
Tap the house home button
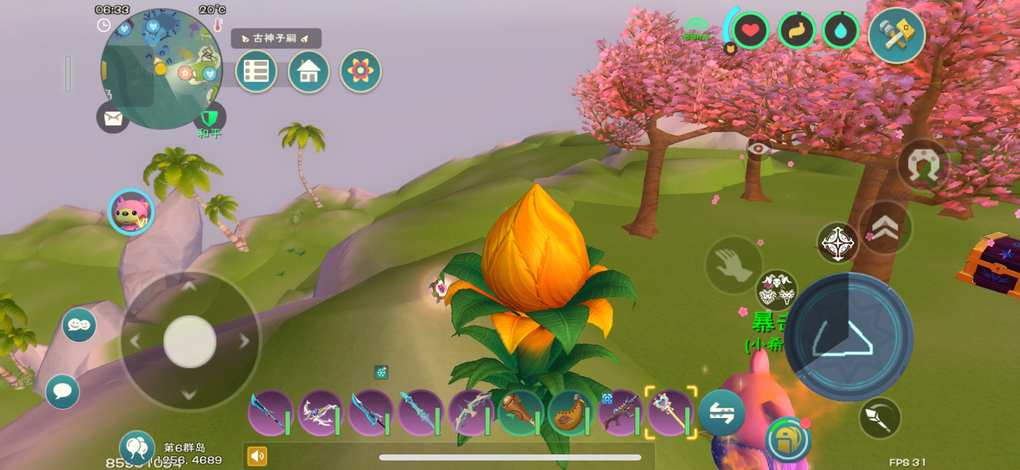pyautogui.click(x=309, y=72)
